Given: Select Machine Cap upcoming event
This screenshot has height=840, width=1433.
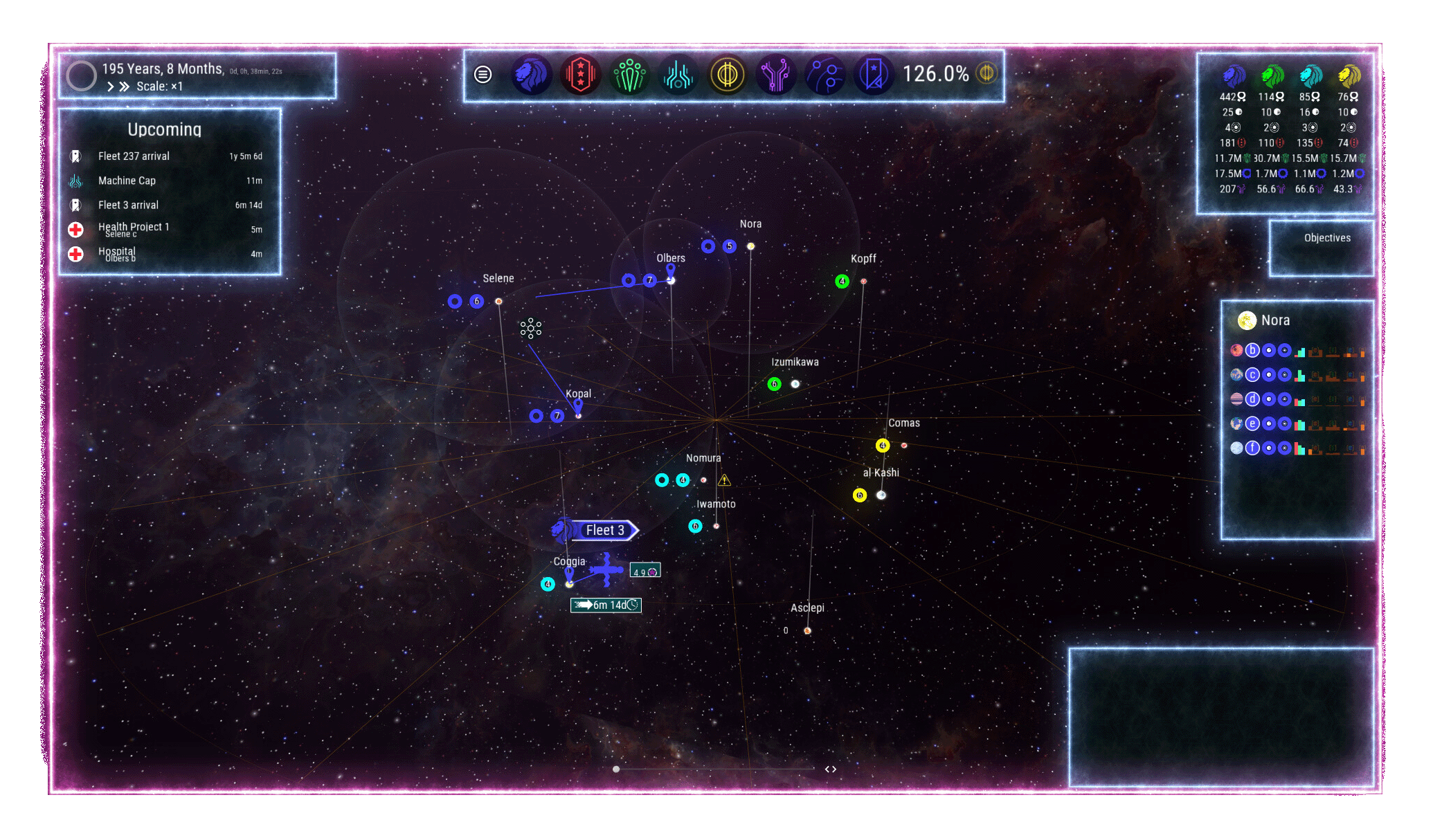Looking at the screenshot, I should [127, 181].
